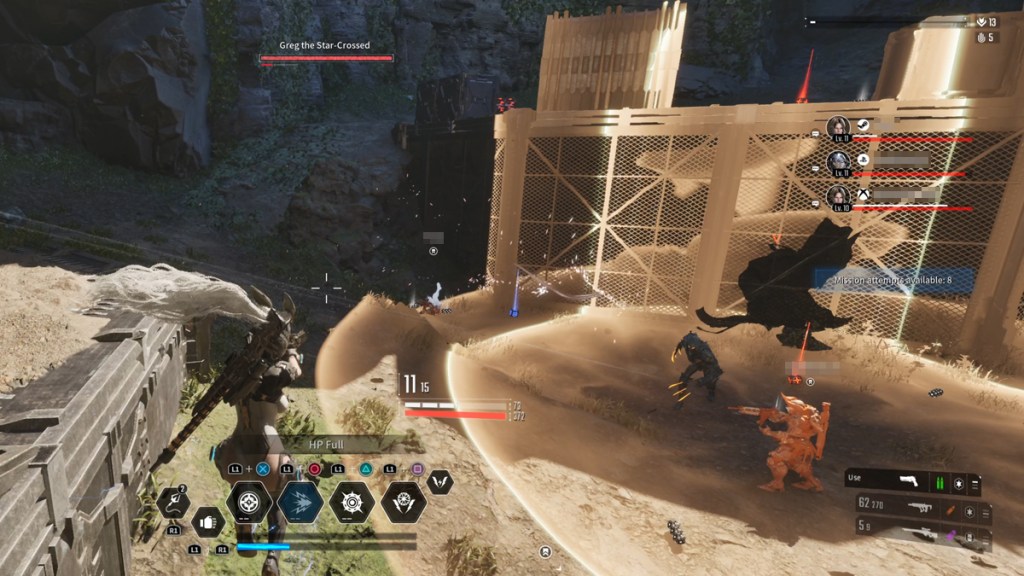Image resolution: width=1024 pixels, height=576 pixels.
Task: Trigger the crosshair target skill
Action: coord(249,502)
